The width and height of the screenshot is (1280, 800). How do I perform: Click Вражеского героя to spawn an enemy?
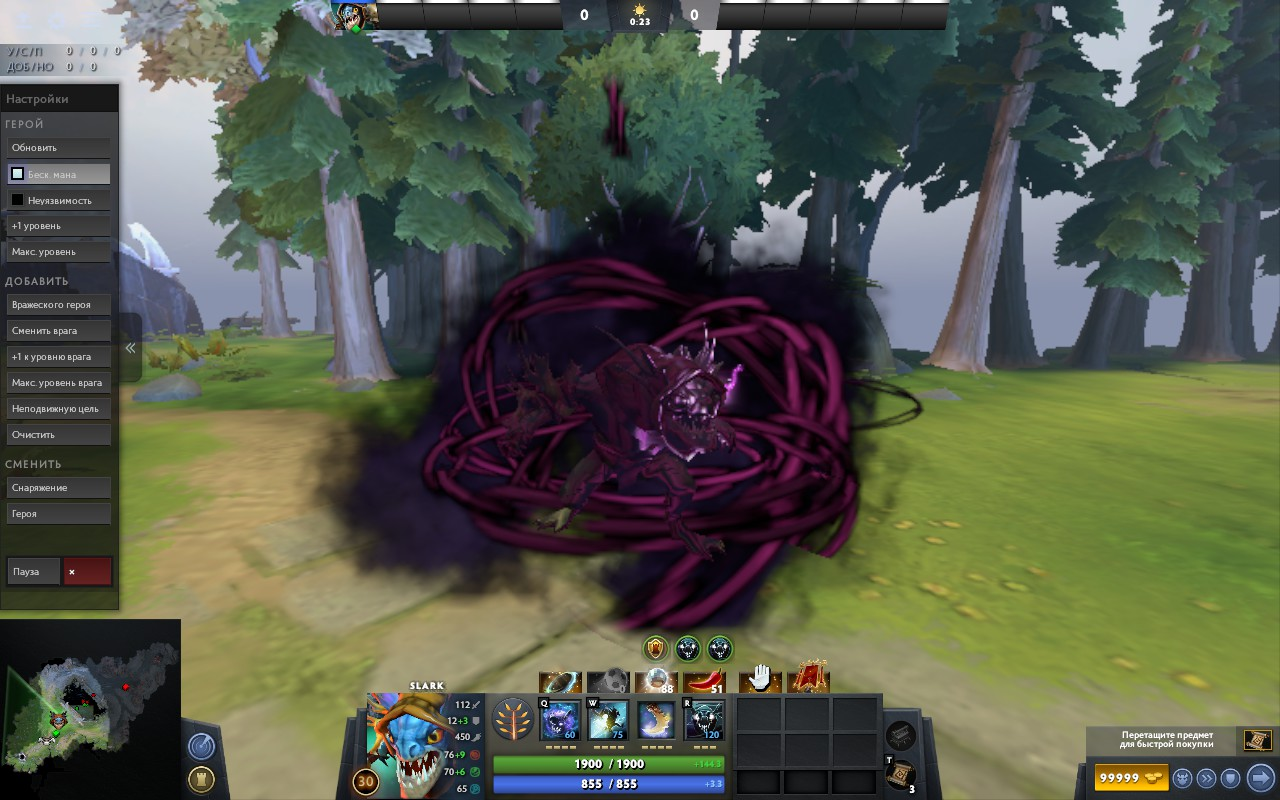pos(58,304)
